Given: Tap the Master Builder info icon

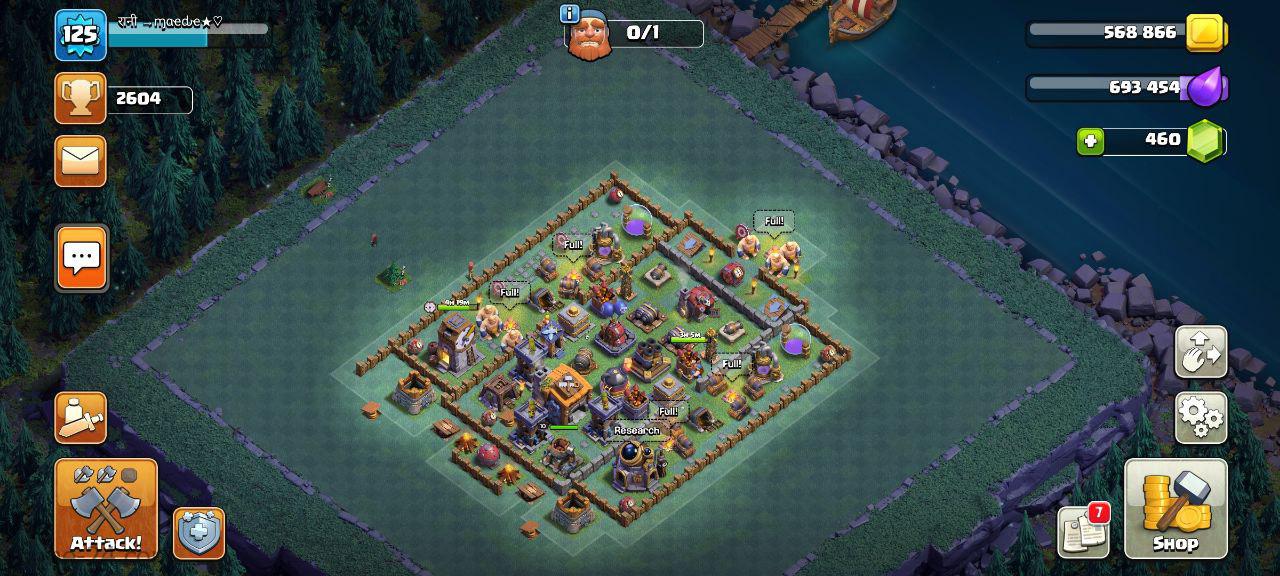Looking at the screenshot, I should point(570,13).
